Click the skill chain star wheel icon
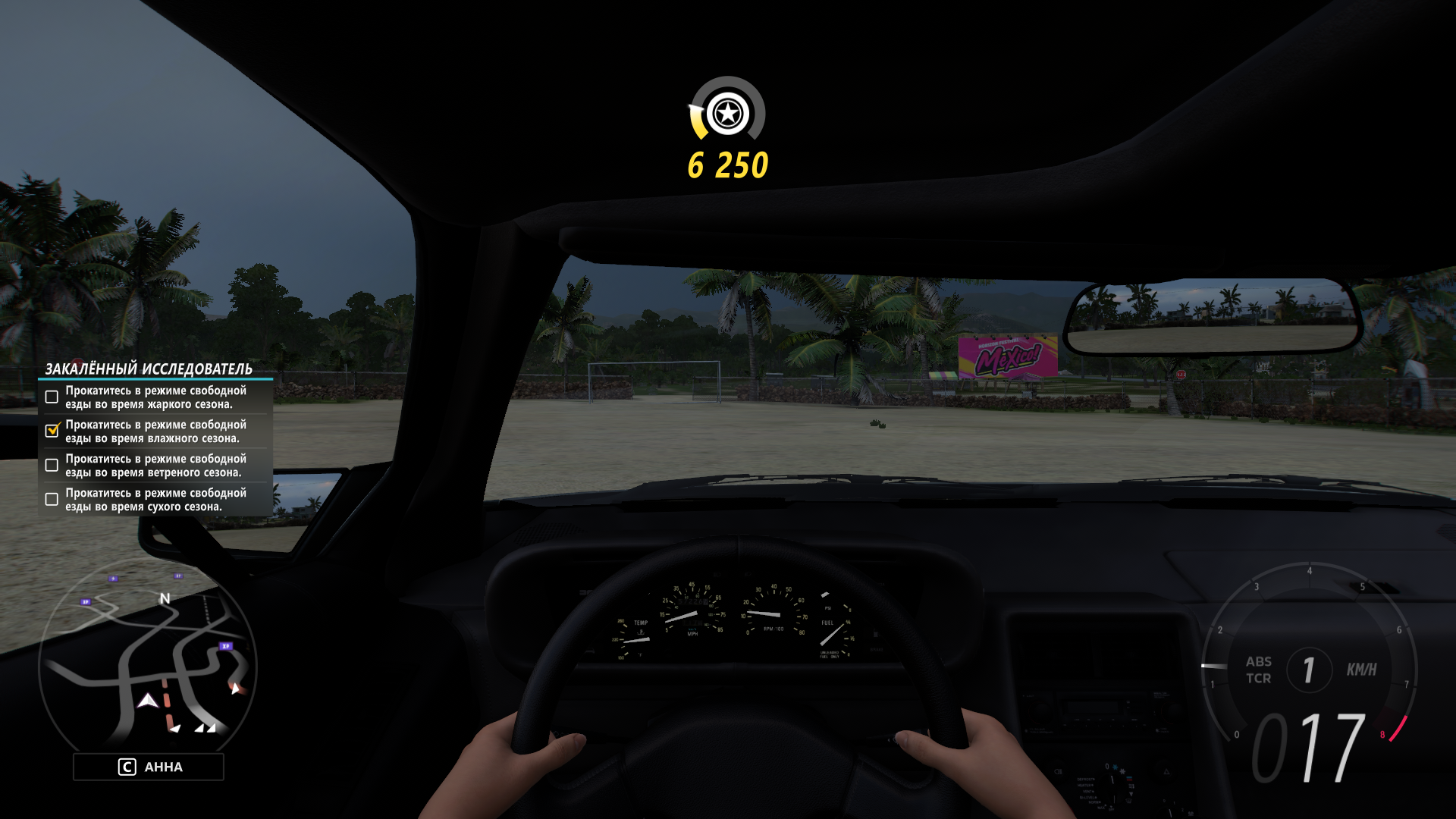This screenshot has width=1456, height=819. [728, 114]
